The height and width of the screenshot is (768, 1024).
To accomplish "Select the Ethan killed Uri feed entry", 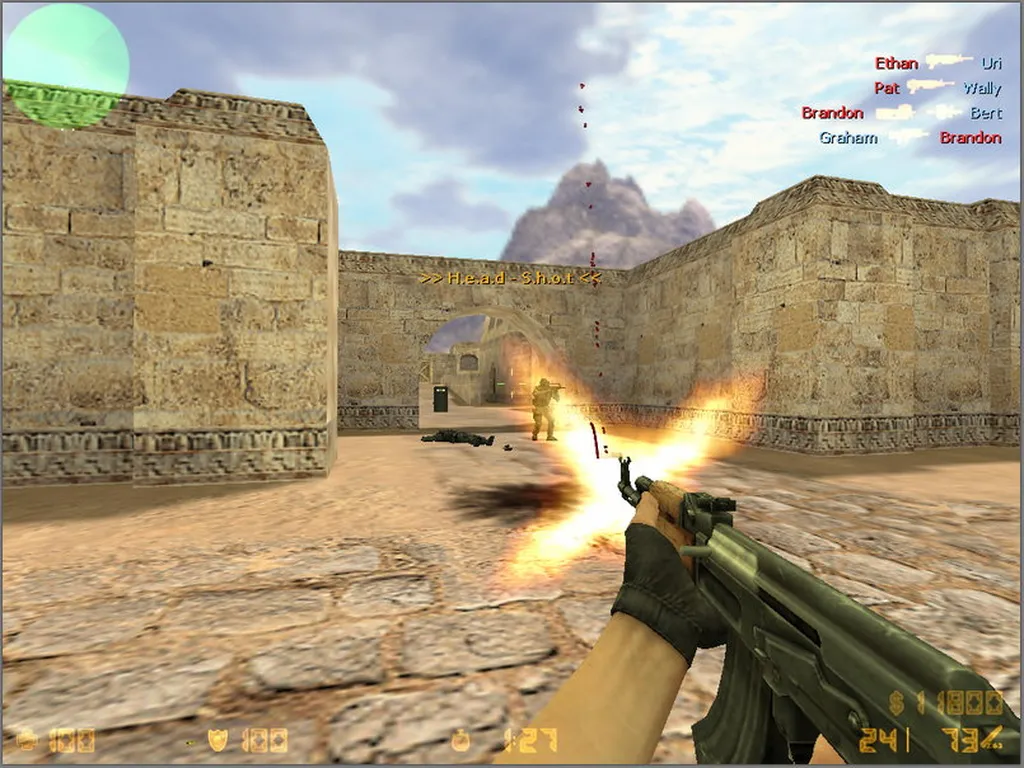I will click(x=937, y=63).
